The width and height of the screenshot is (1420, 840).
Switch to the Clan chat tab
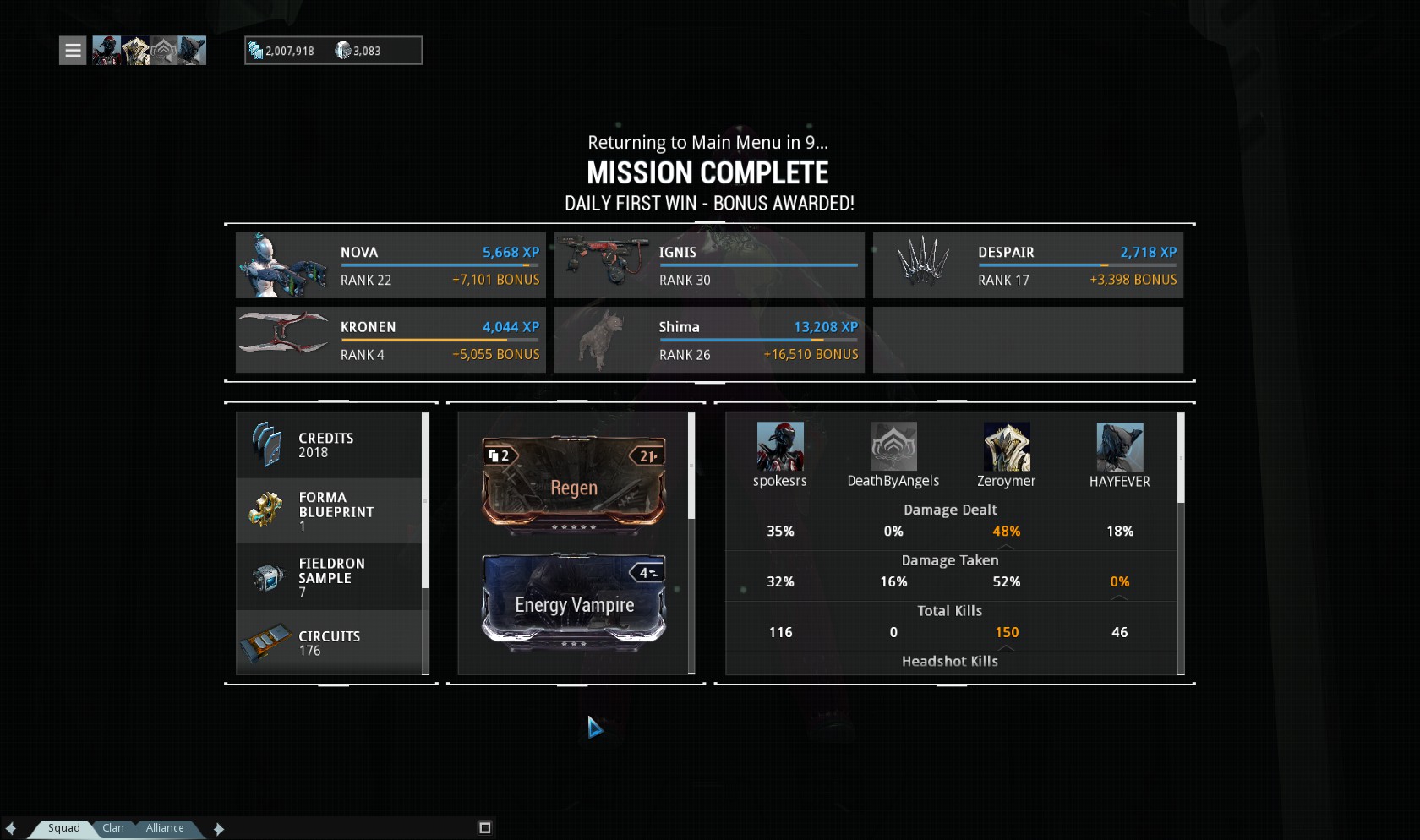click(x=113, y=828)
